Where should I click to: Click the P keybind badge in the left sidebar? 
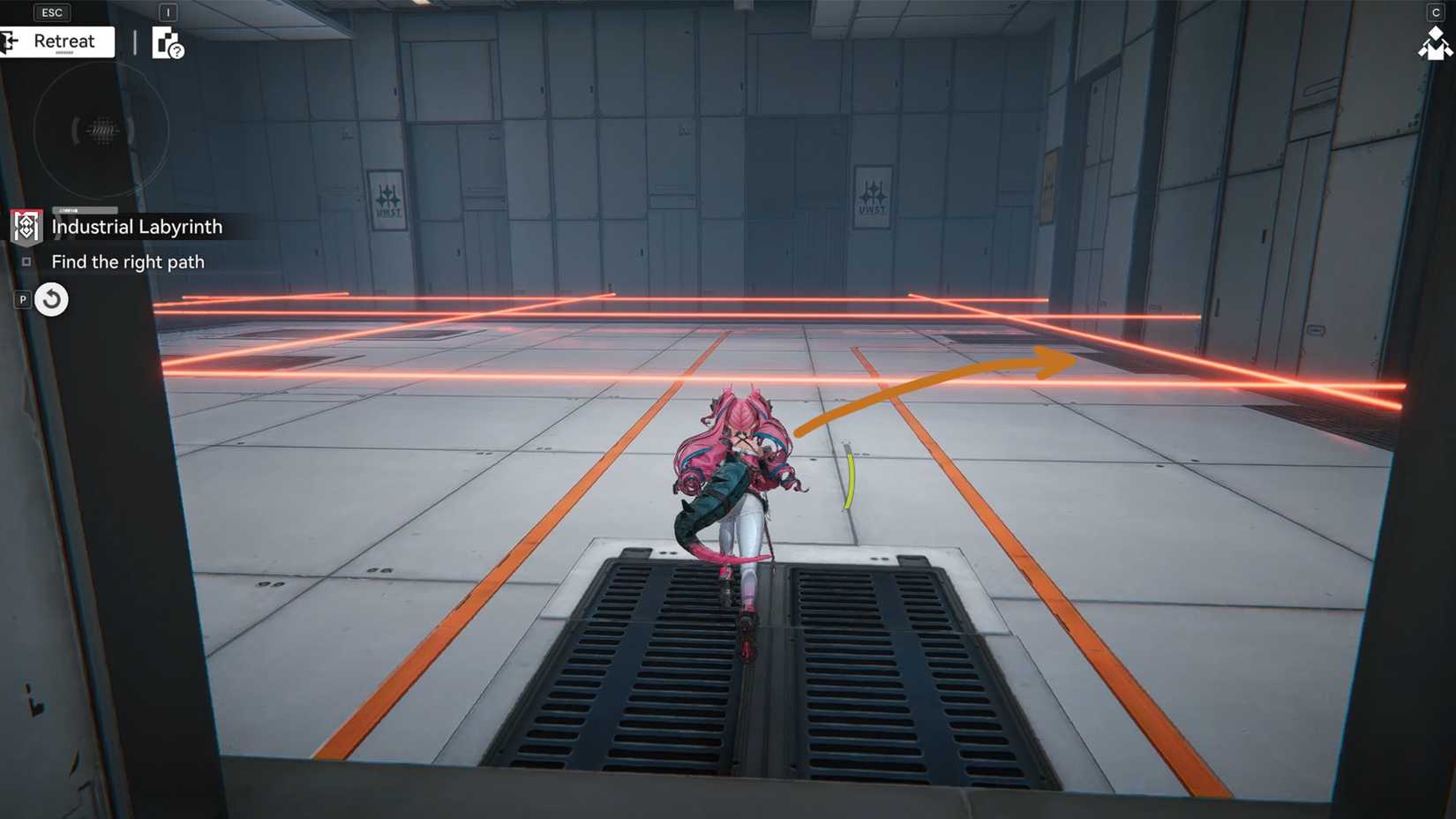pyautogui.click(x=22, y=300)
